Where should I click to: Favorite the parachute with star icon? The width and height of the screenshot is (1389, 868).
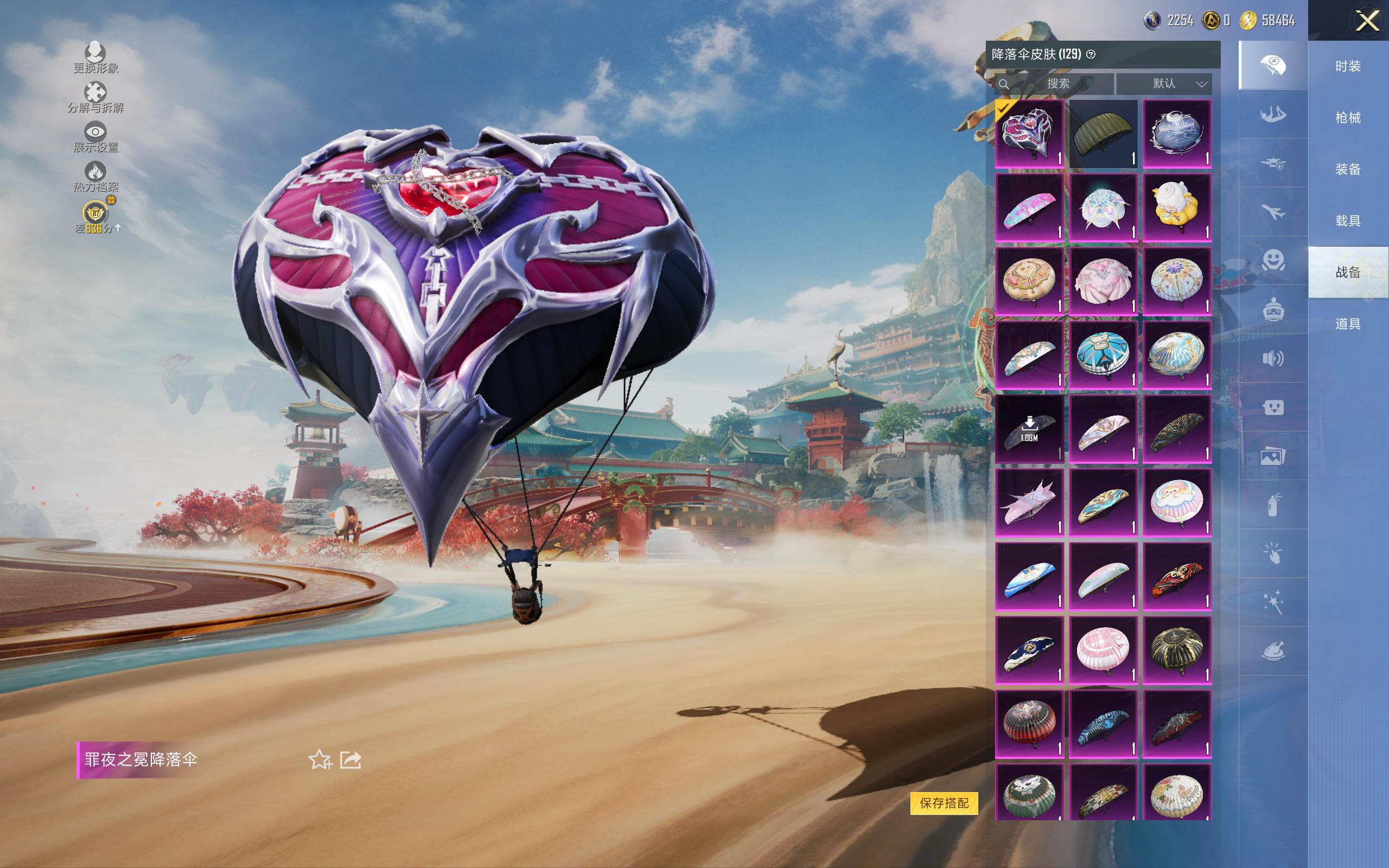coord(320,759)
